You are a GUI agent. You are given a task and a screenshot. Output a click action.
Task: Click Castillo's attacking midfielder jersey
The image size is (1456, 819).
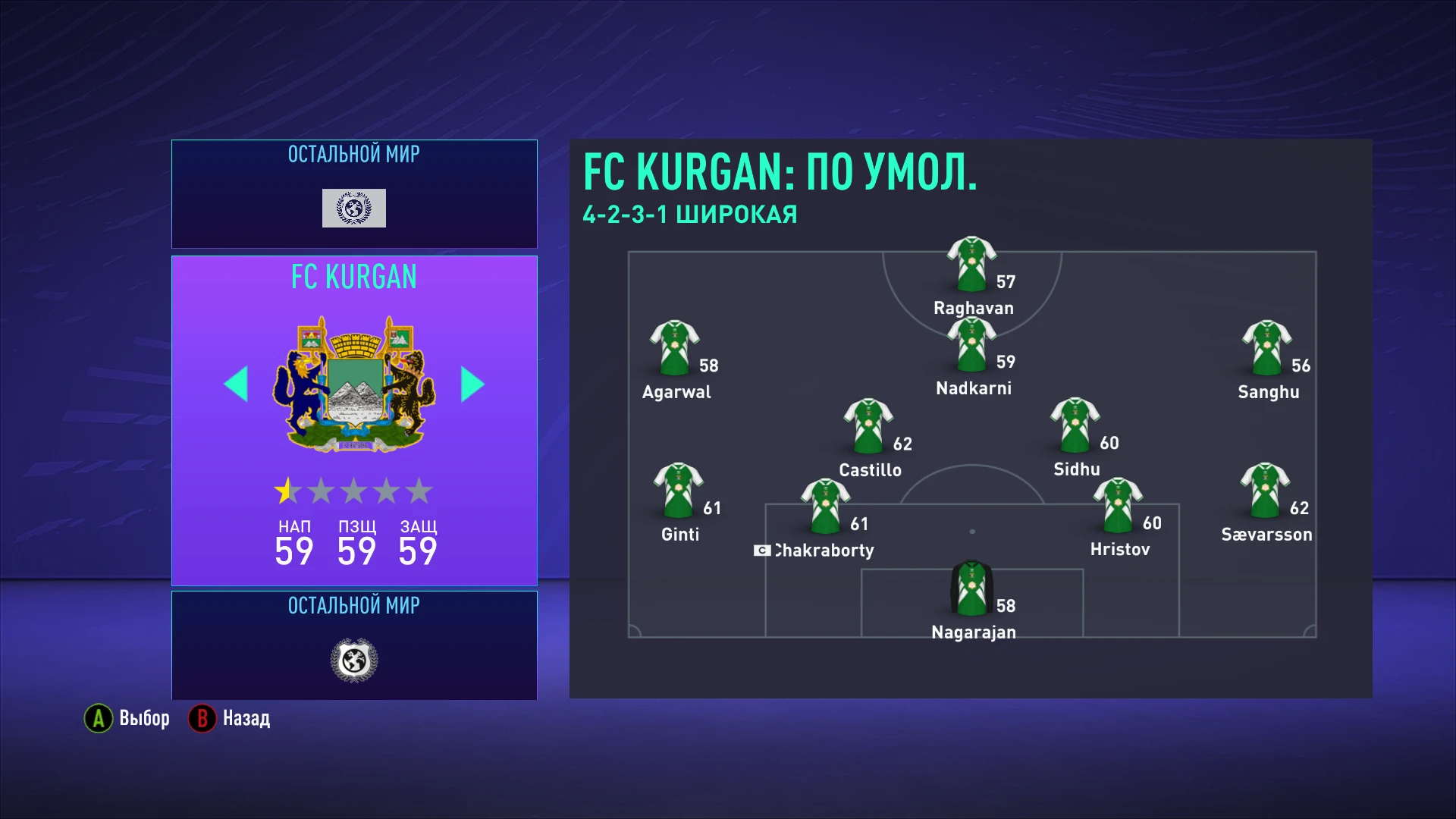(x=869, y=425)
